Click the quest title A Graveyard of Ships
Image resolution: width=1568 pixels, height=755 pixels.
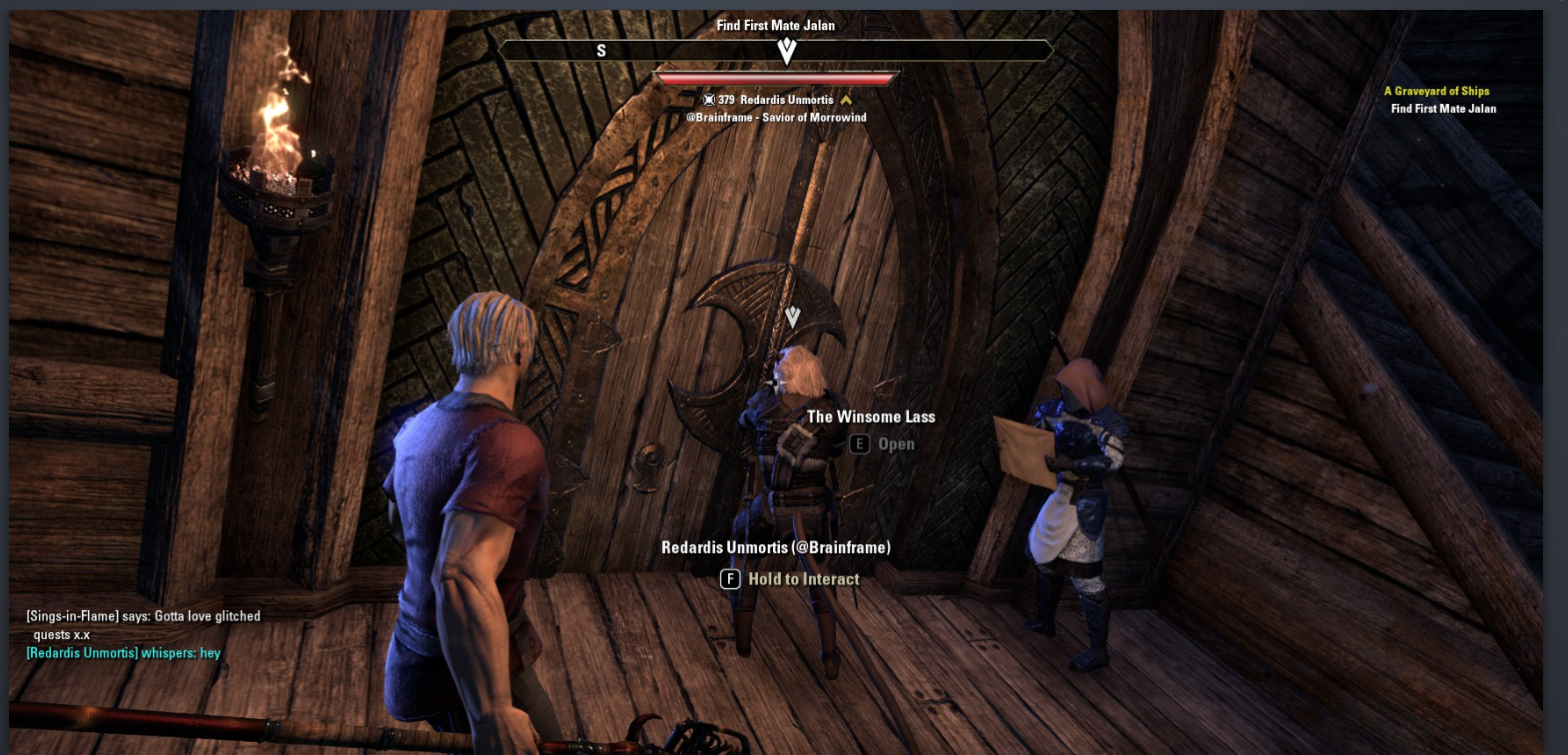pyautogui.click(x=1435, y=90)
